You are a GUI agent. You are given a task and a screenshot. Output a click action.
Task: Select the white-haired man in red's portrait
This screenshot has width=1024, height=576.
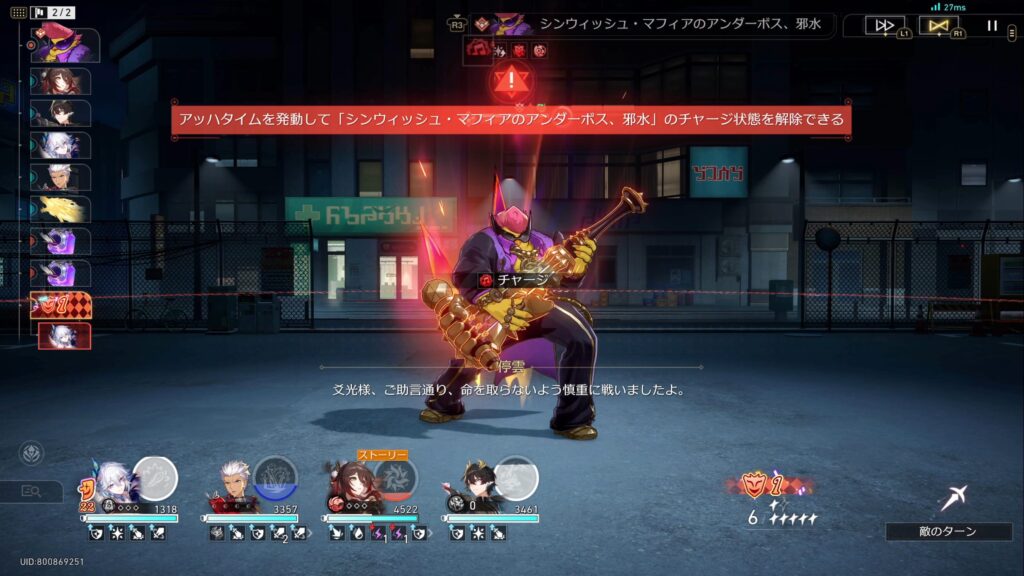pos(233,483)
